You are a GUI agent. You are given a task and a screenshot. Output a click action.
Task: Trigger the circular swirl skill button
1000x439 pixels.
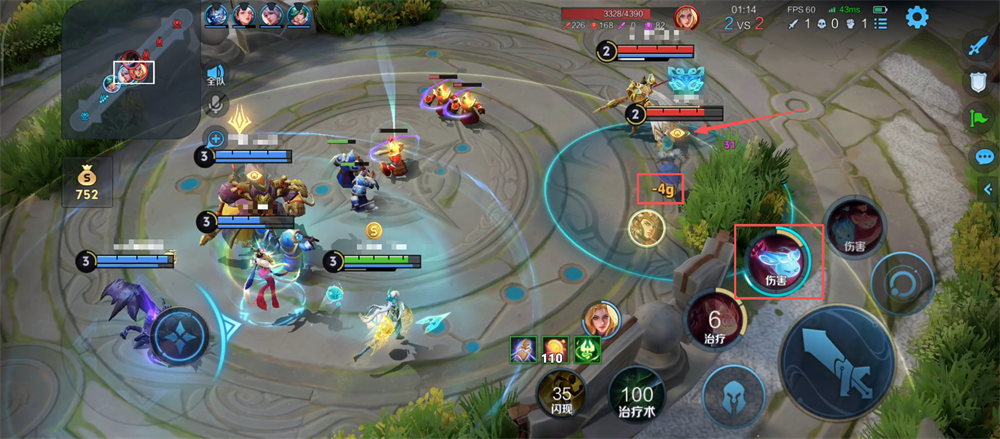901,284
